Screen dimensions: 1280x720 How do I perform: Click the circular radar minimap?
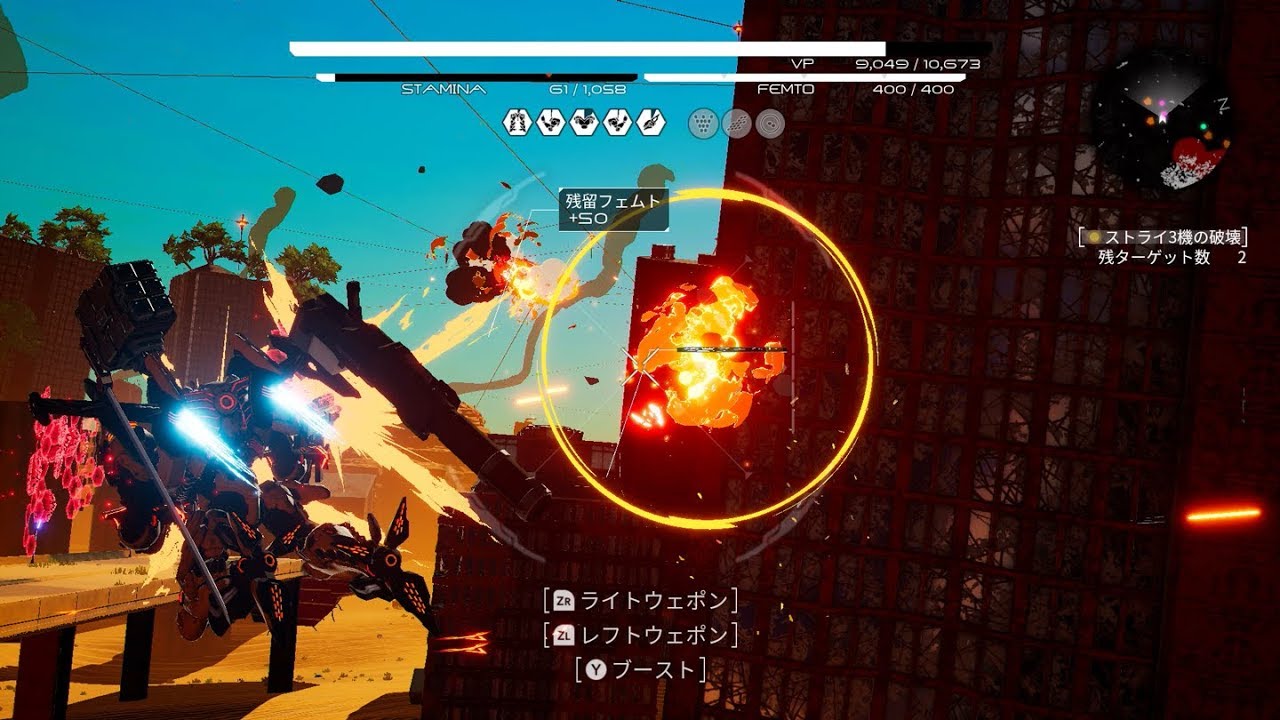point(1162,120)
